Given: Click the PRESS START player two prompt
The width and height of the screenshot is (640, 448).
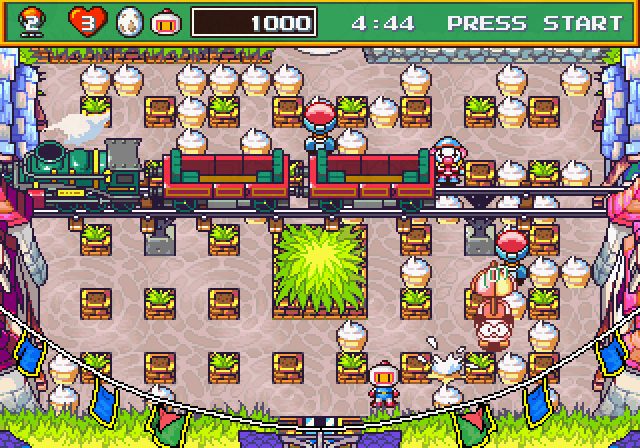Looking at the screenshot, I should coord(534,22).
